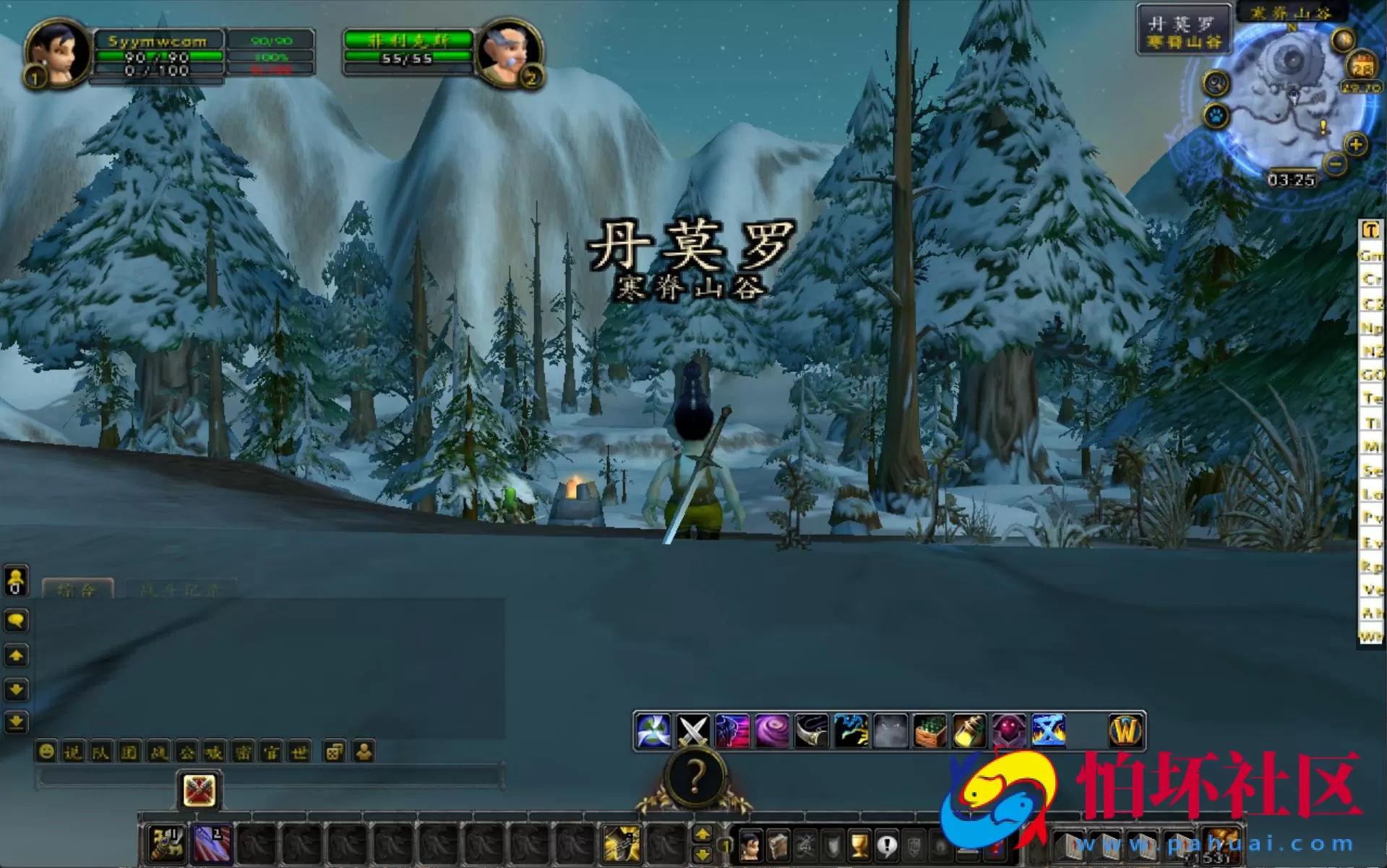Click the dice roll icon near chat channels

coord(334,752)
